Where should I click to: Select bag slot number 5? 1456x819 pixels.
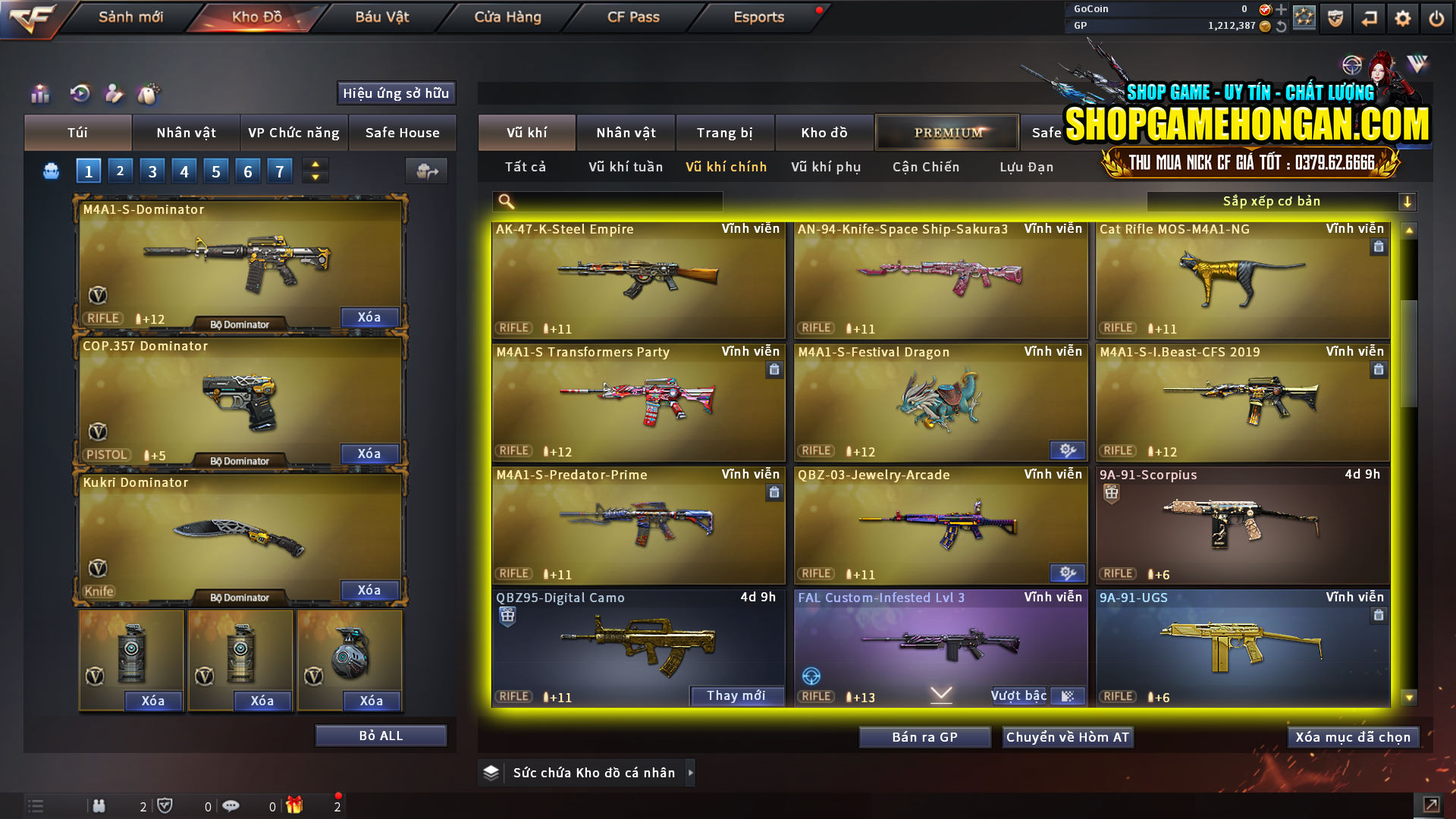pyautogui.click(x=215, y=171)
